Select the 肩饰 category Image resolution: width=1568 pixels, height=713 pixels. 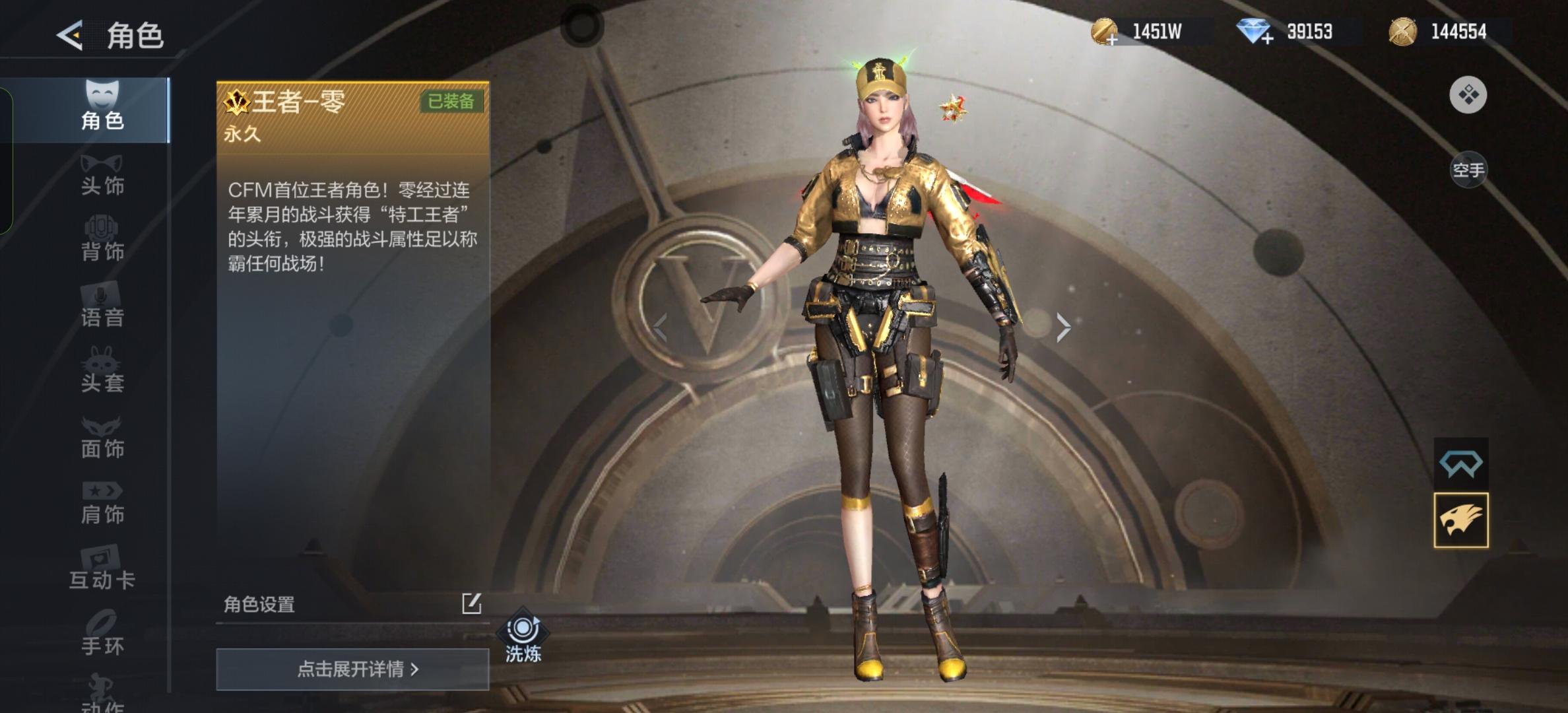pos(102,503)
